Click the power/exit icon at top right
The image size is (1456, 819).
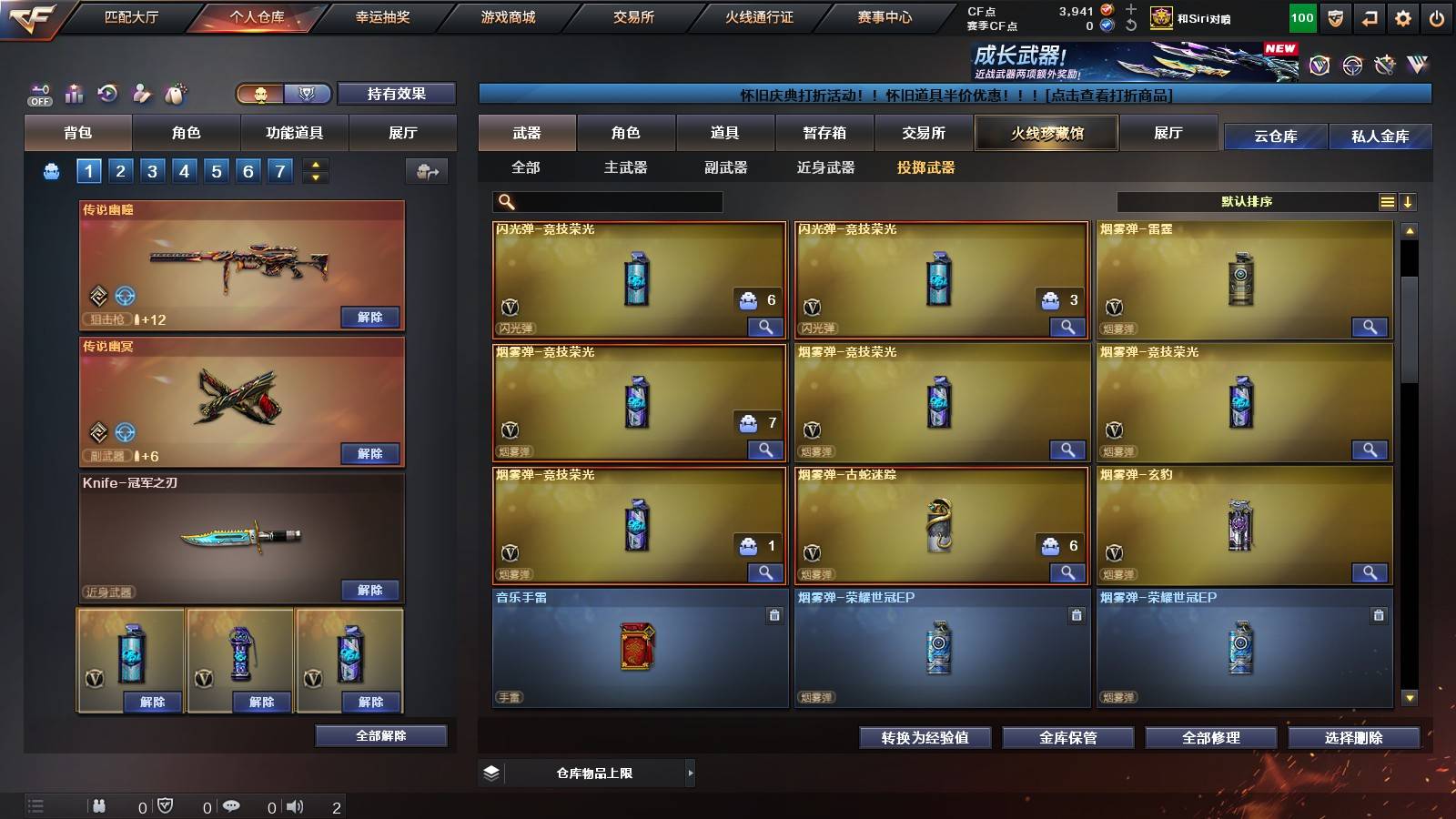pos(1436,18)
